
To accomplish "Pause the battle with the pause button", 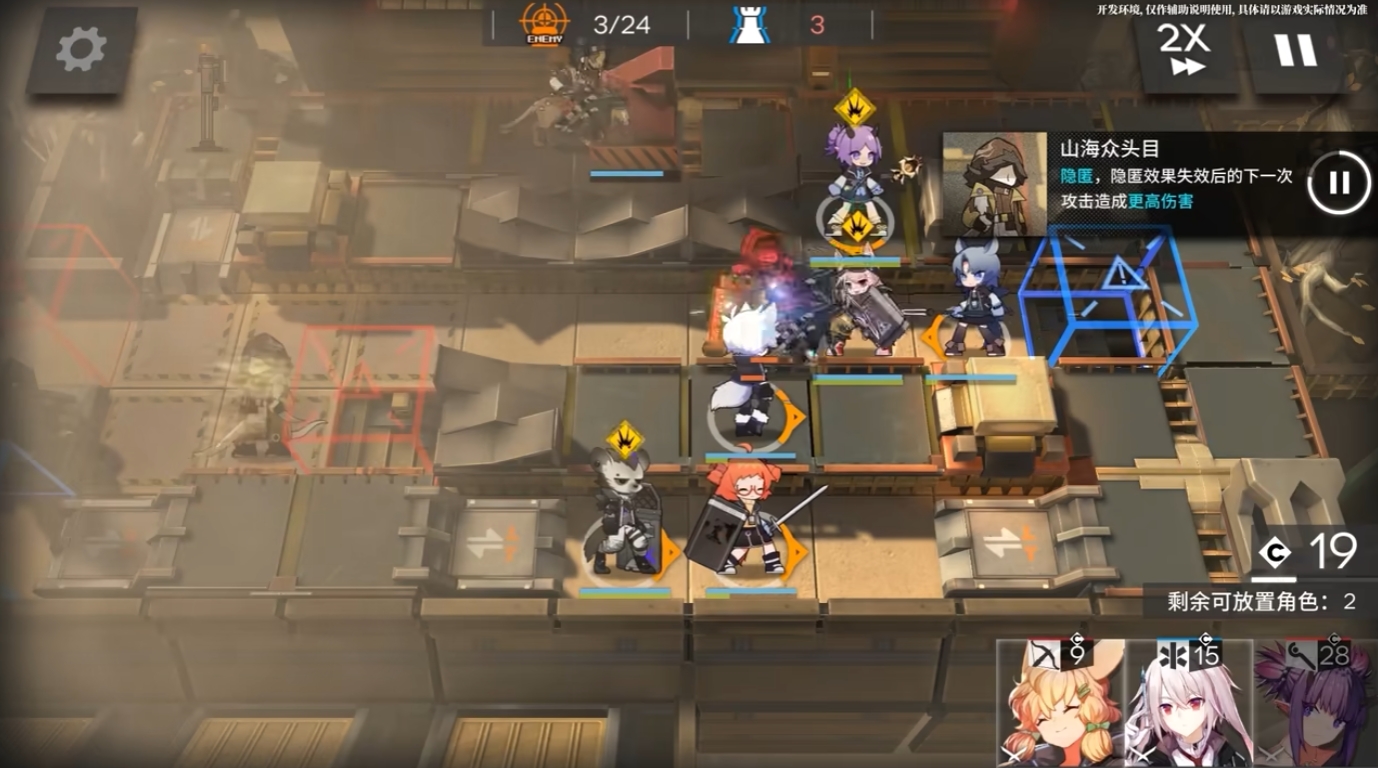I will click(x=1296, y=49).
